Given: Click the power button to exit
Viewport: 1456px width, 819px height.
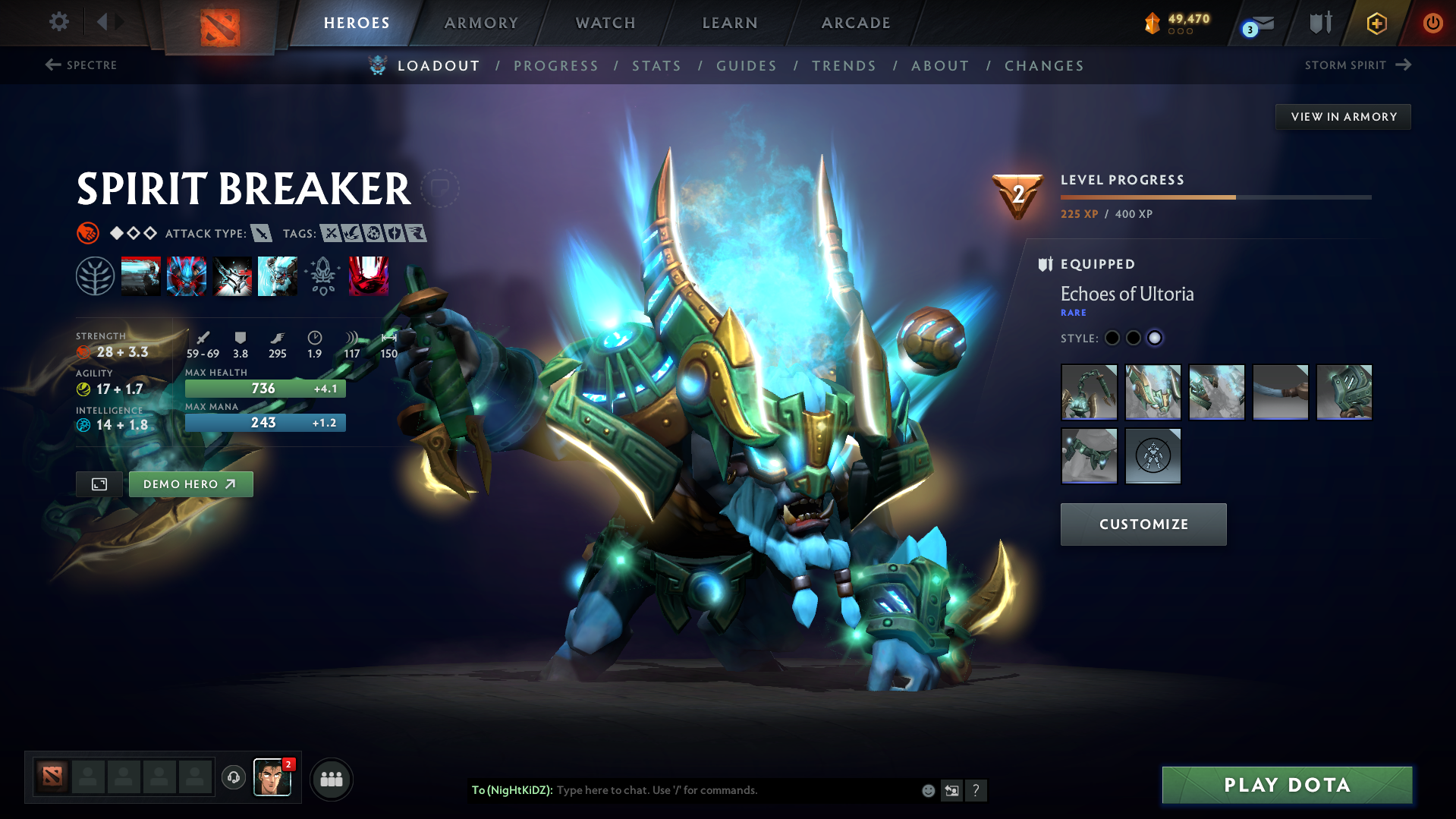Looking at the screenshot, I should (x=1432, y=23).
